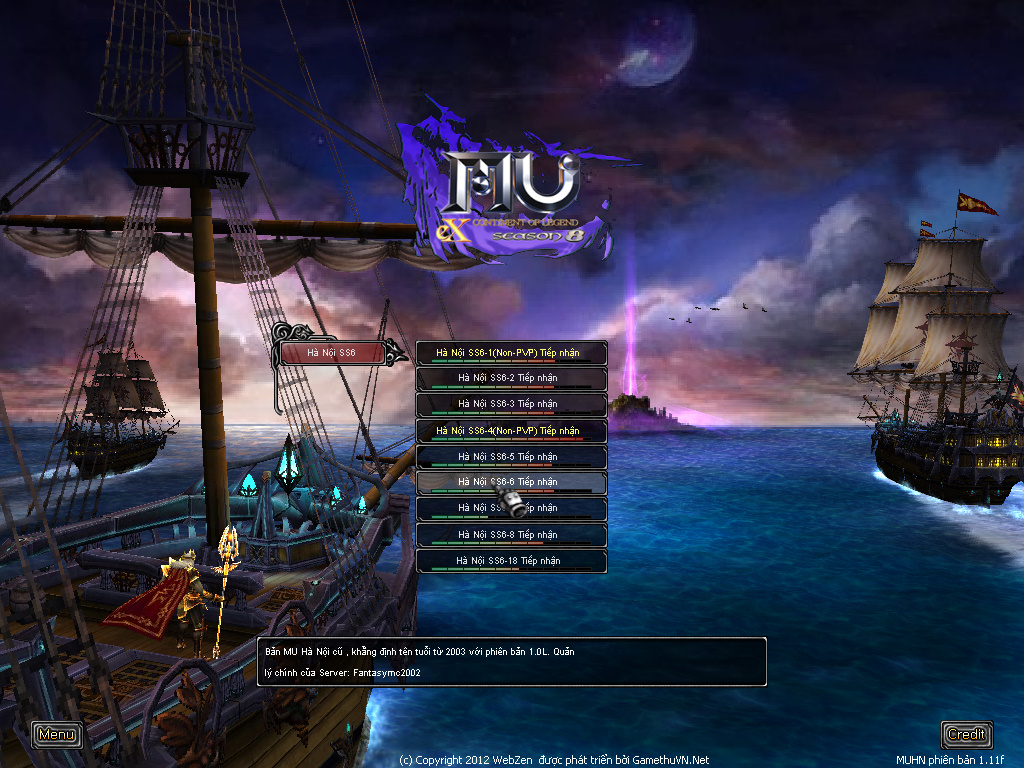Choose server Hà Nội SS6-8

511,535
